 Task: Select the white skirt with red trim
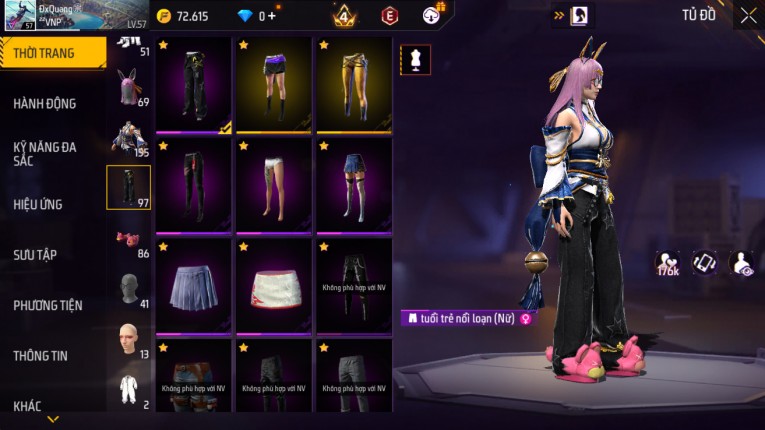274,285
